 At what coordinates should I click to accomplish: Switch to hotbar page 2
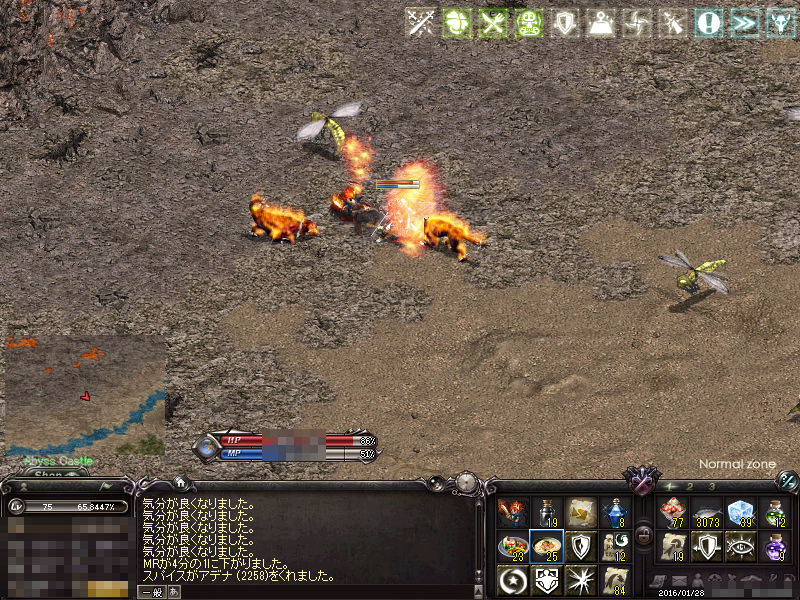click(x=690, y=486)
